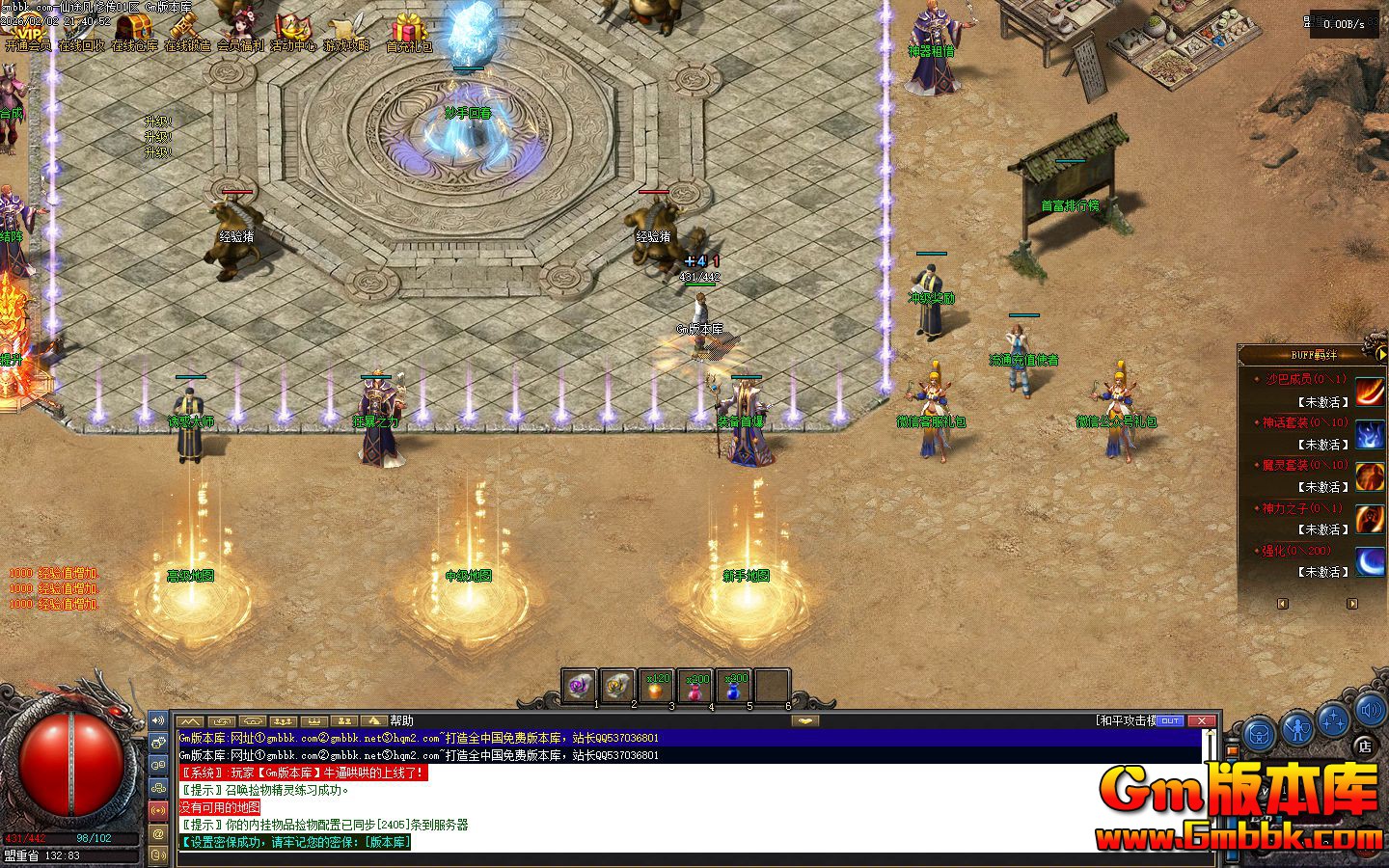Use the blue potion in hotbar slot 5

[x=735, y=686]
